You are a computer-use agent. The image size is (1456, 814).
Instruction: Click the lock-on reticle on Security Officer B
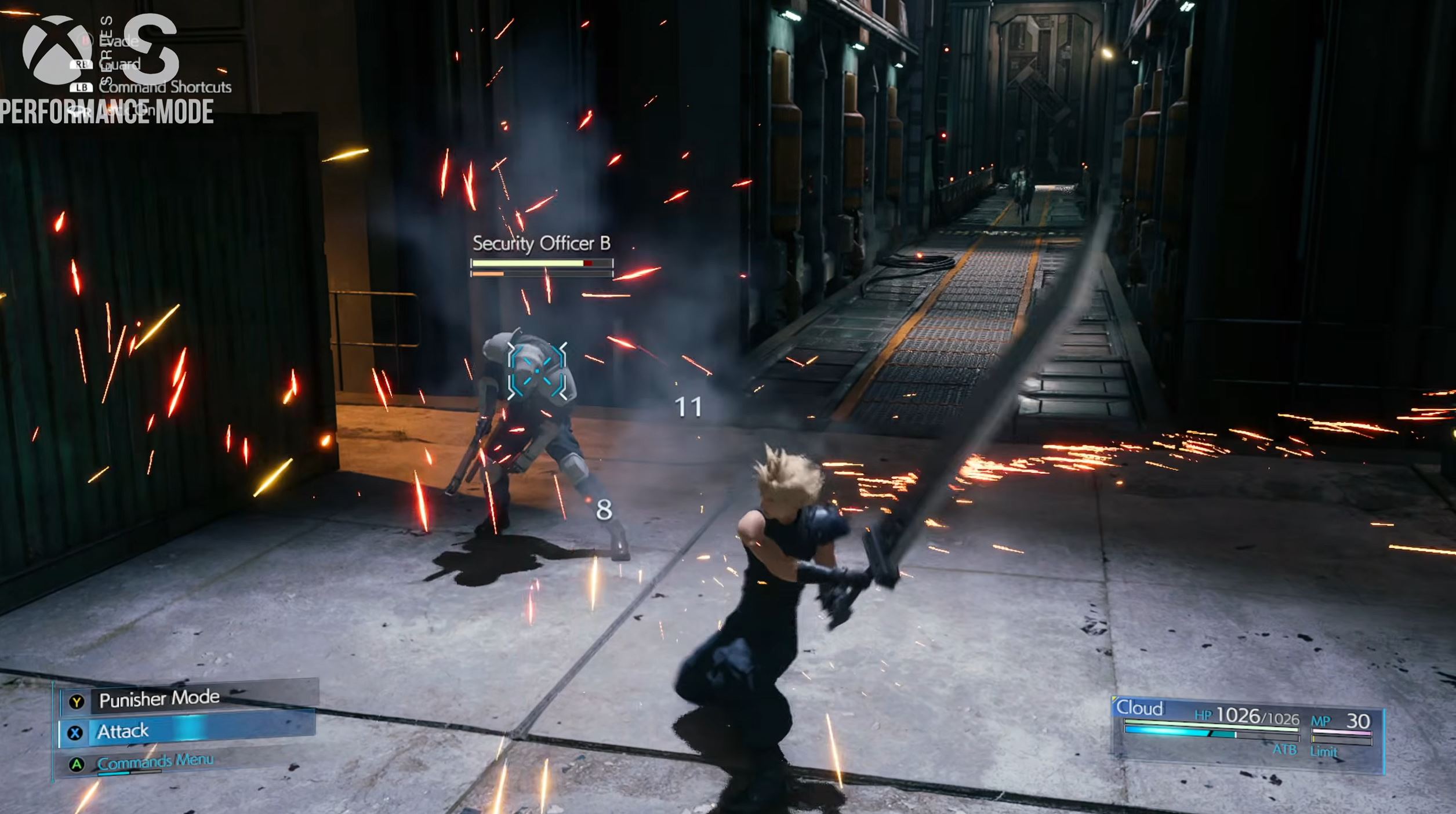(537, 371)
